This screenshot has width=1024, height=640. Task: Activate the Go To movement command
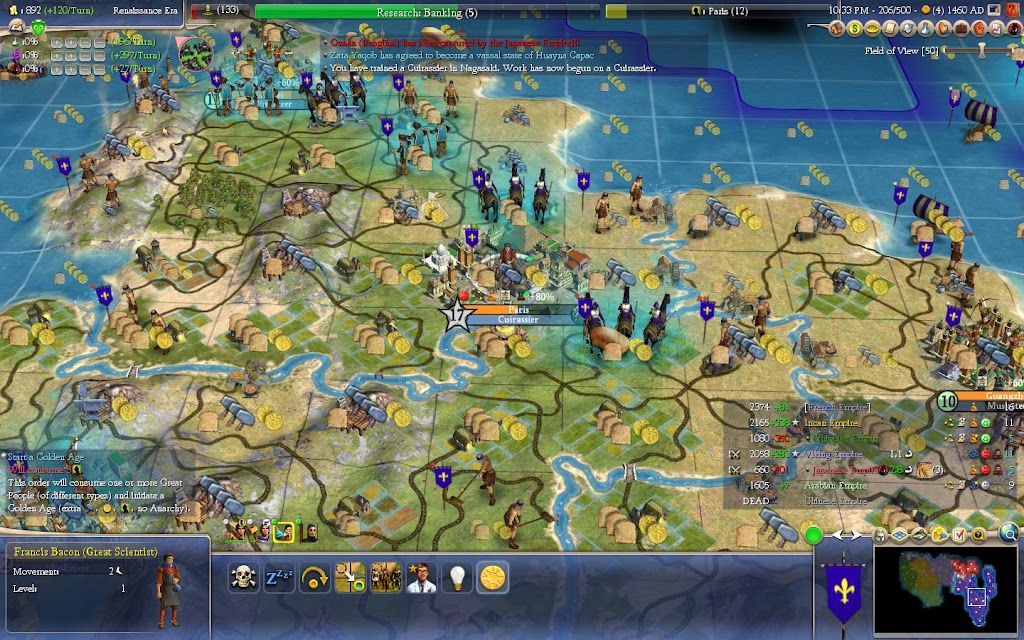(x=351, y=576)
